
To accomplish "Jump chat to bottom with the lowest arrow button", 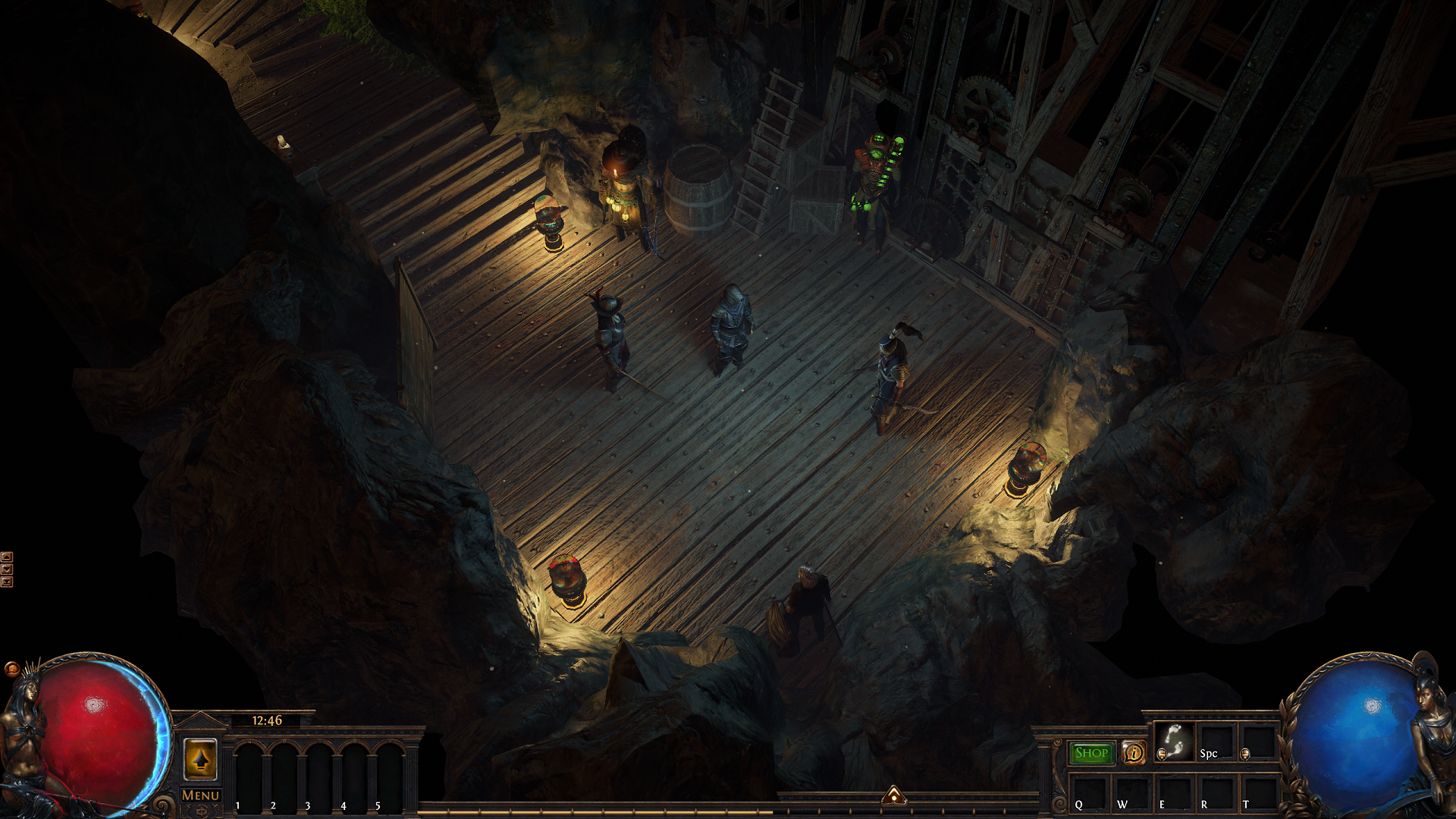I will click(x=7, y=582).
